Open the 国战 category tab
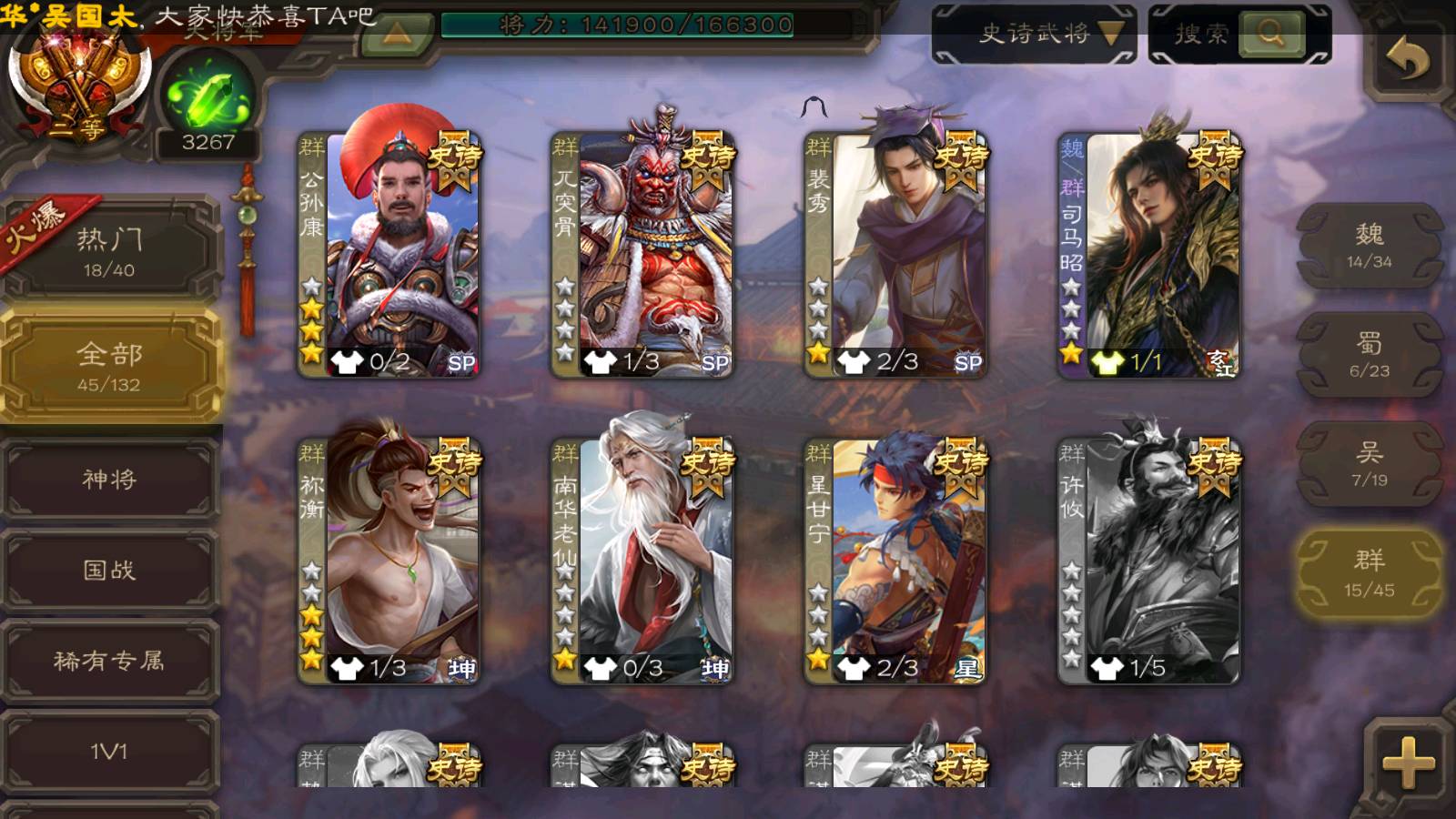Screen dimensions: 1456x819 pos(109,570)
